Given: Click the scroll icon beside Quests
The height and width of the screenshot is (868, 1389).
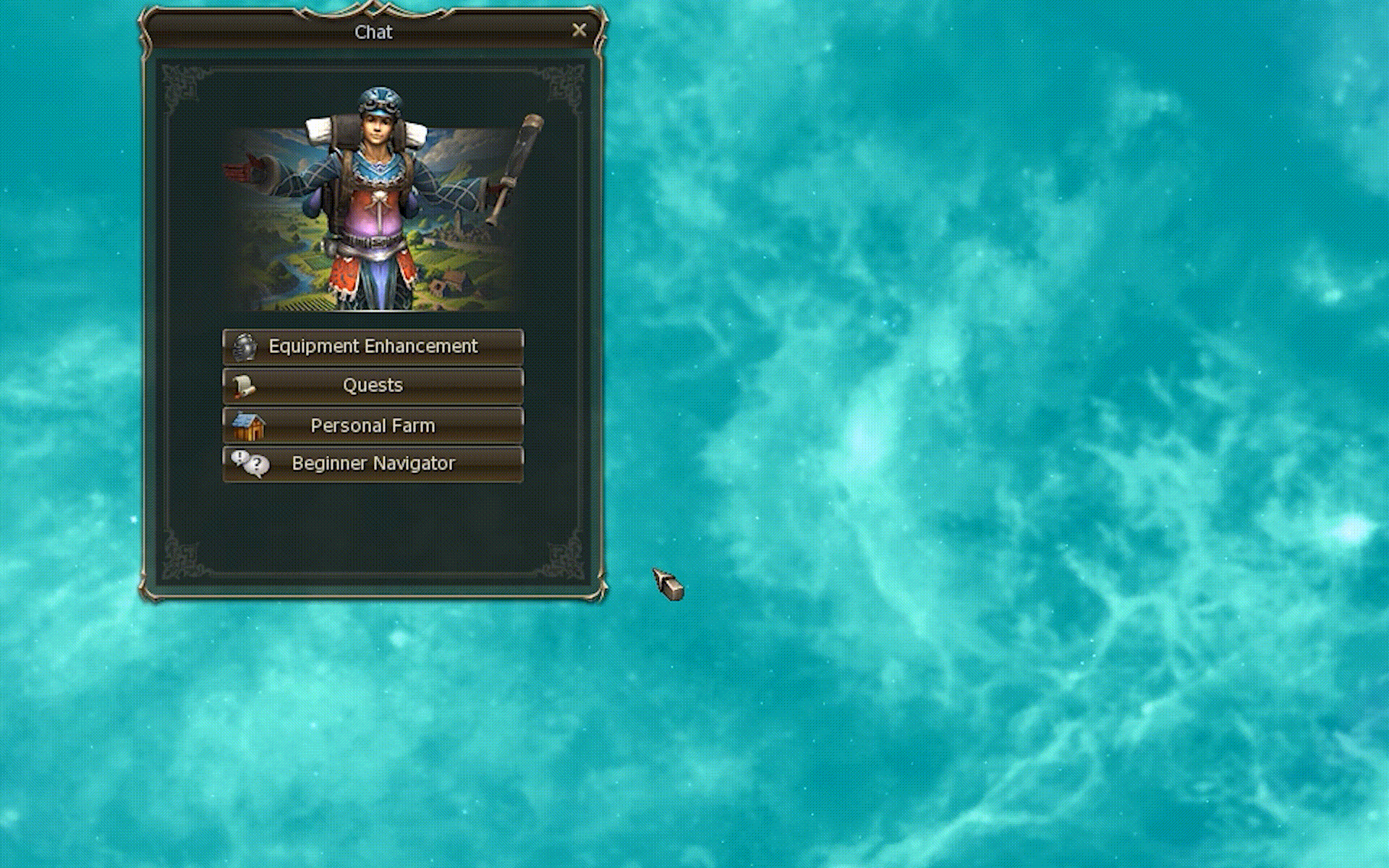Looking at the screenshot, I should point(246,386).
